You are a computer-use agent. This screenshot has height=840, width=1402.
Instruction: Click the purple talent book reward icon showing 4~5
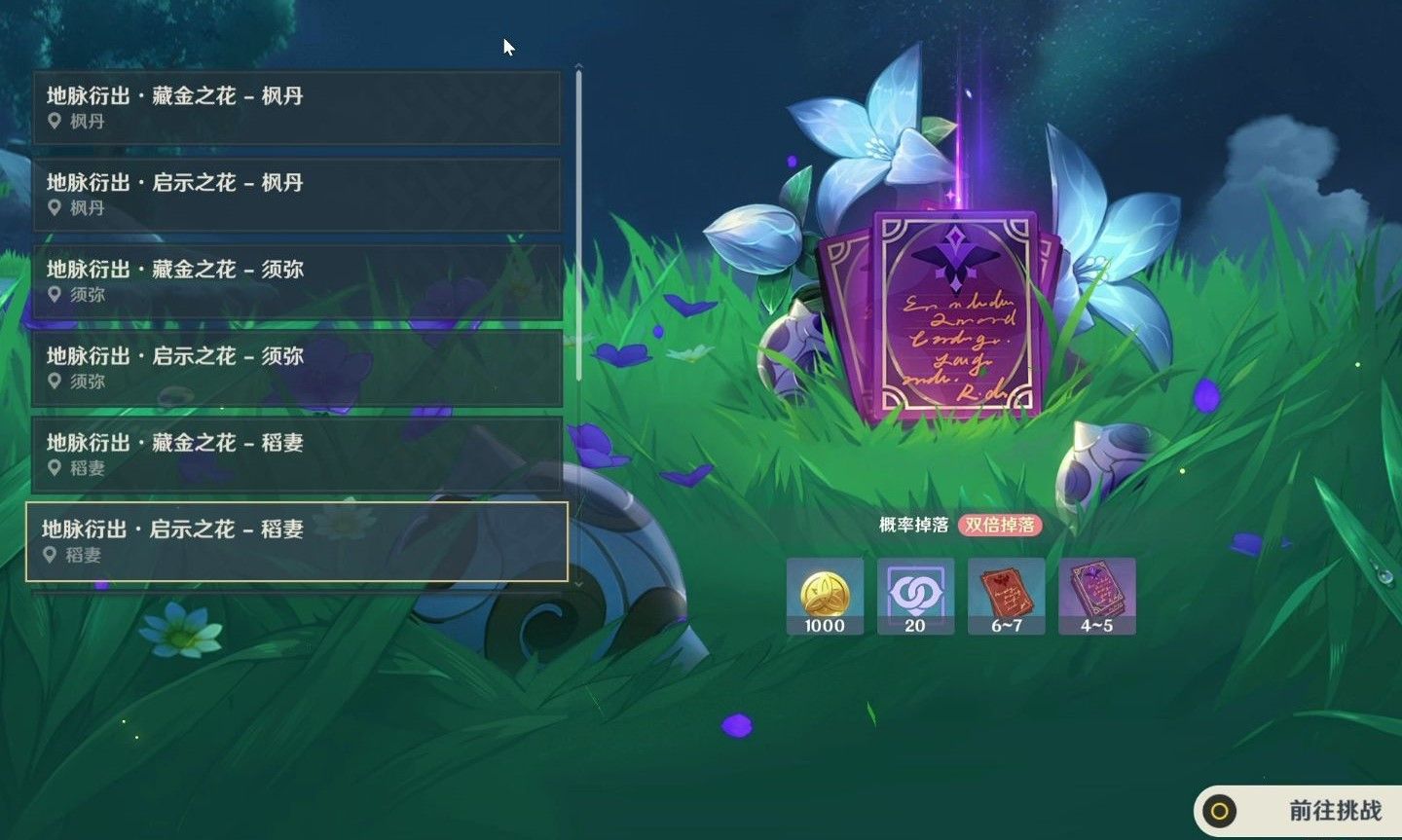[x=1096, y=597]
